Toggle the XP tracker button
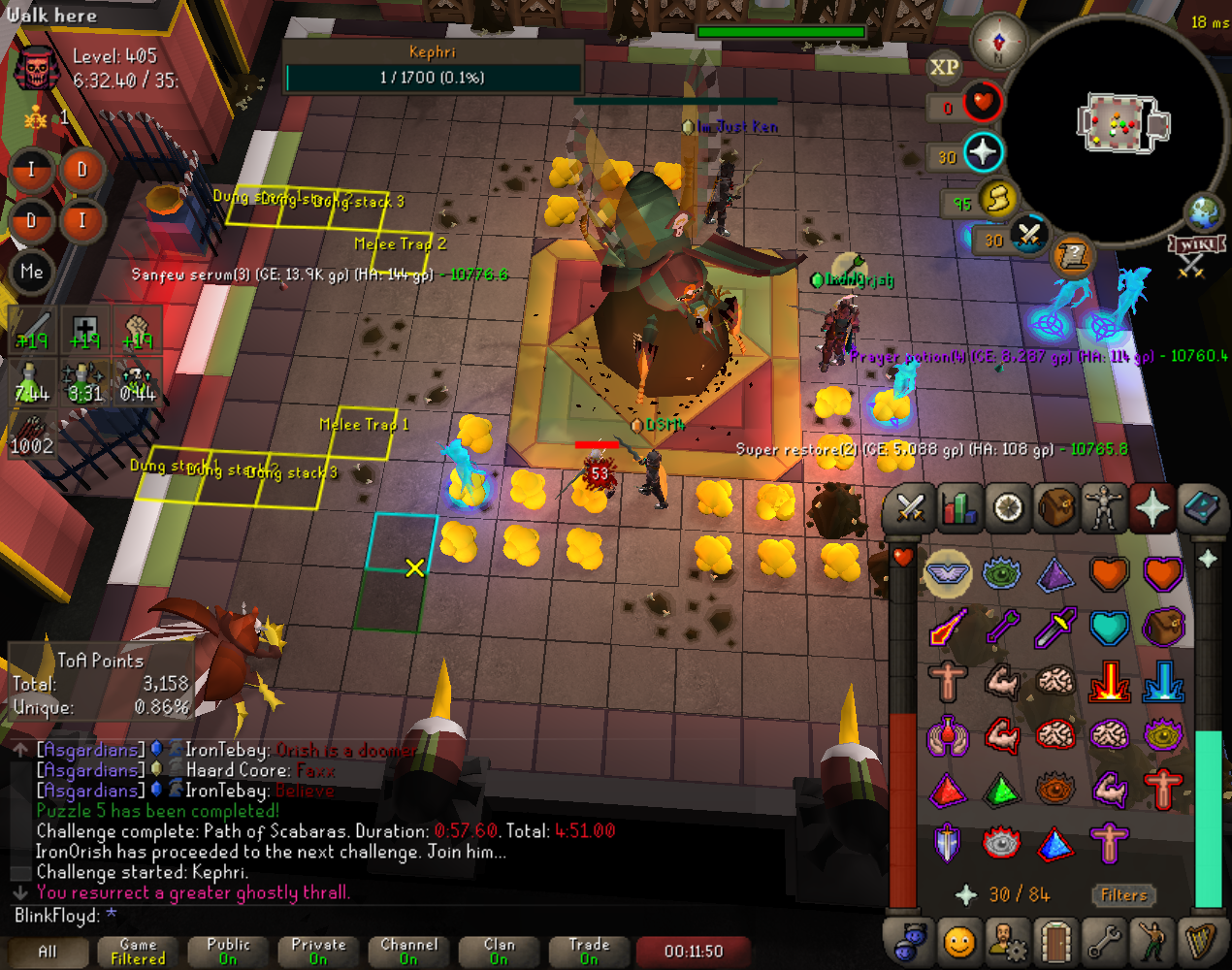The image size is (1232, 970). [944, 67]
